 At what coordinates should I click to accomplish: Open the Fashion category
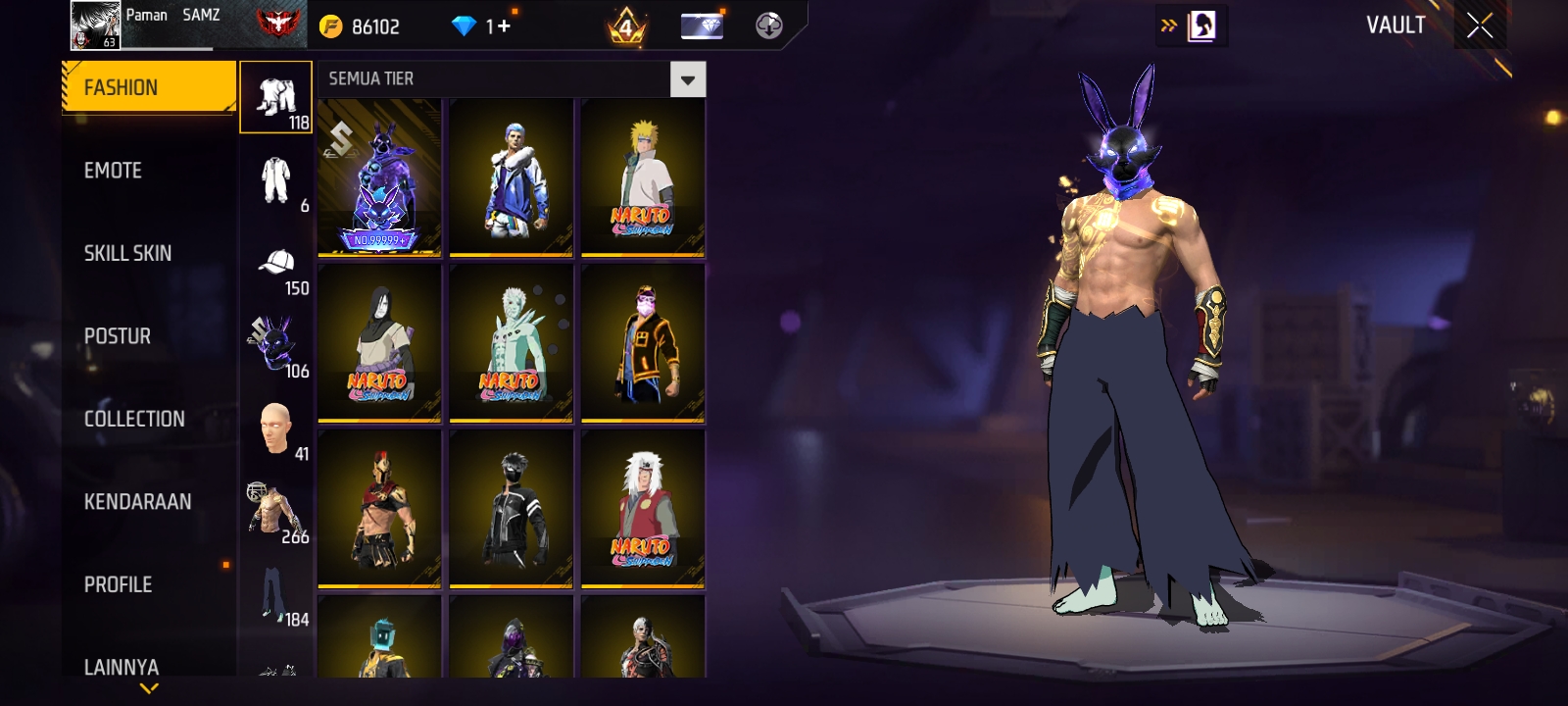click(x=149, y=87)
